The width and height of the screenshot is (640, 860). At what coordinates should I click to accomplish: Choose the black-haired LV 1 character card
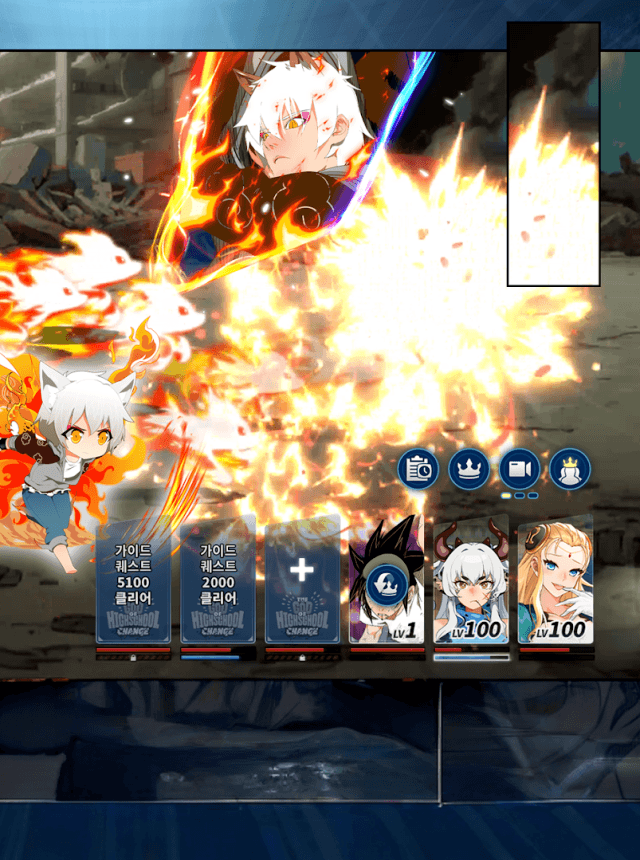coord(386,580)
